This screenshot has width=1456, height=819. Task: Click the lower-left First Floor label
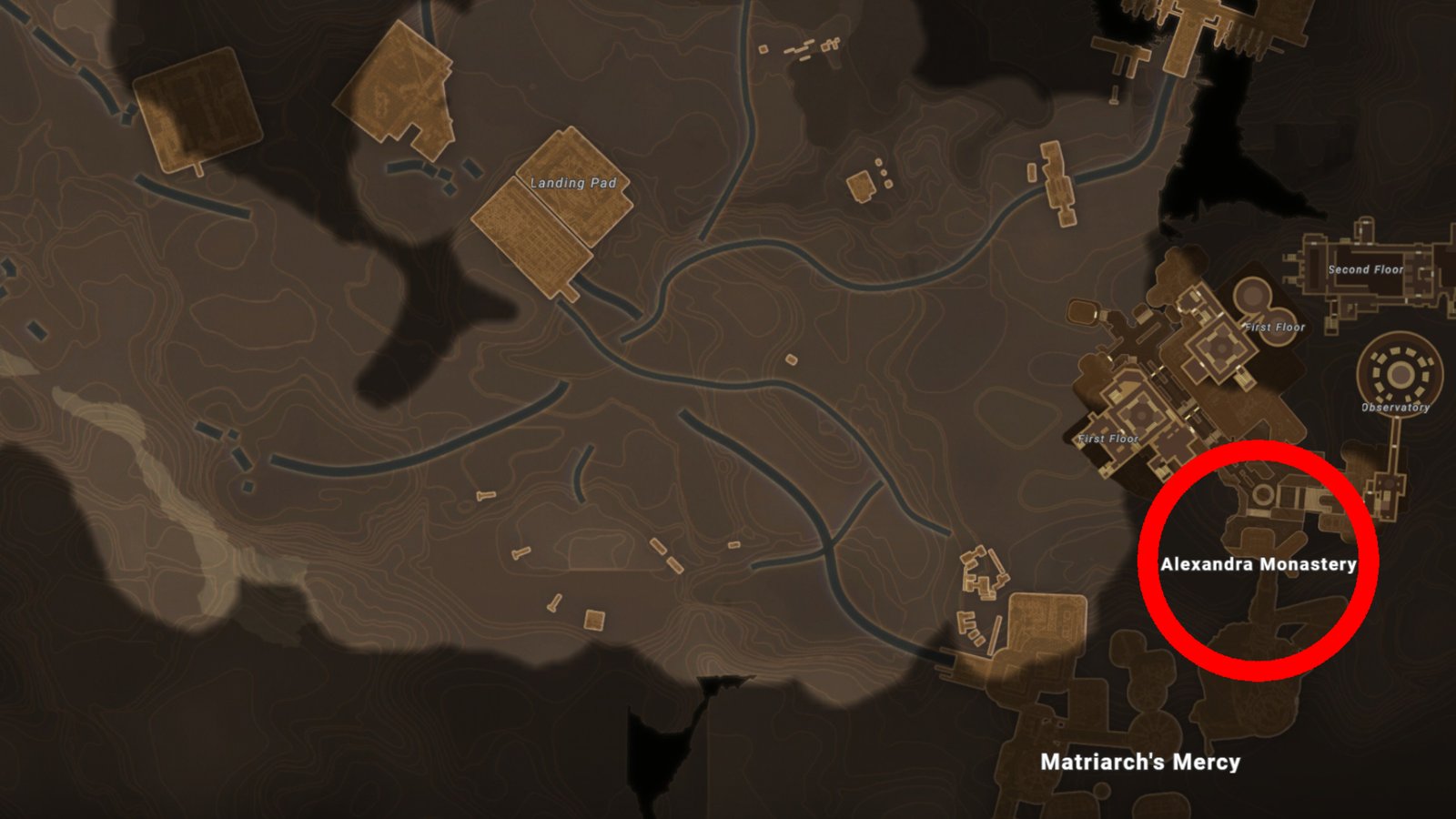coord(1110,439)
